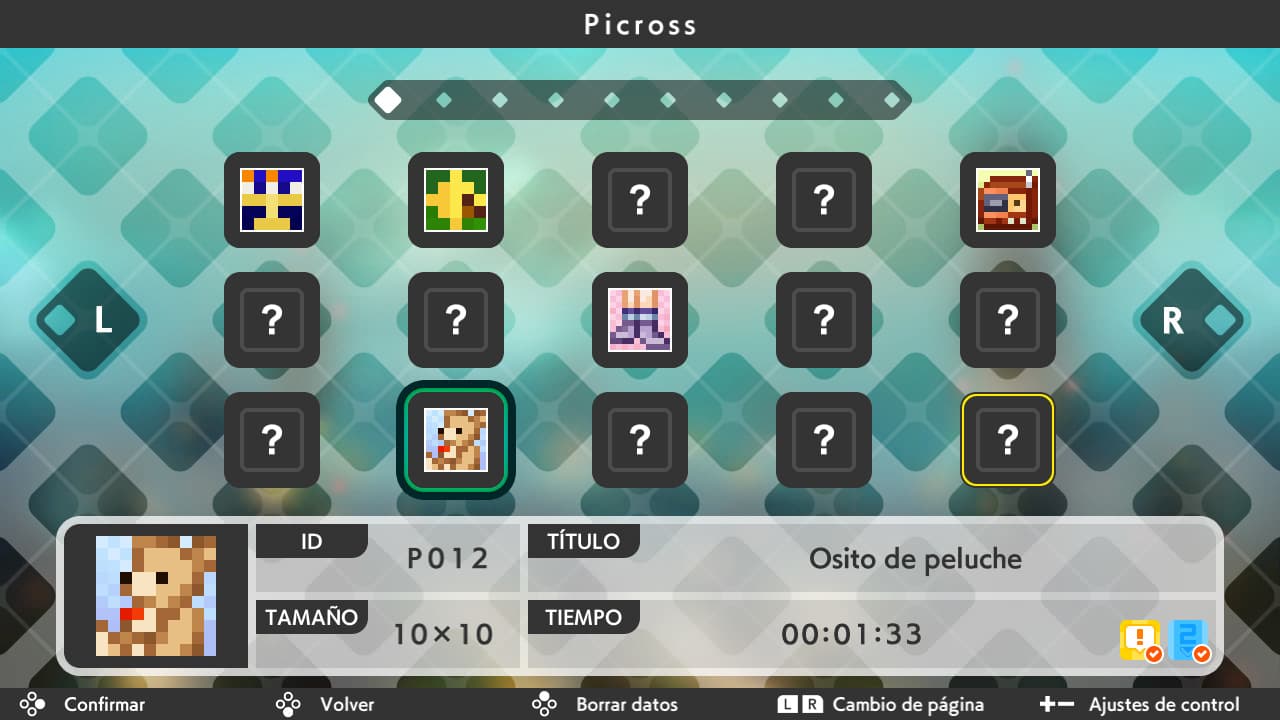Open puzzle P012 Osito de peluche
Image resolution: width=1280 pixels, height=720 pixels.
tap(455, 440)
